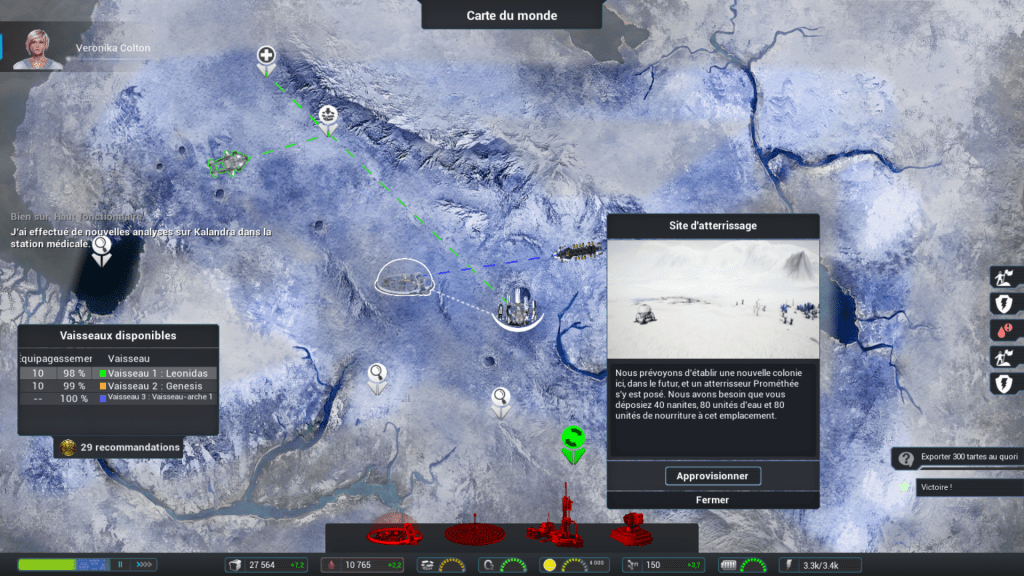Screen dimensions: 1024x576
Task: Open the Exporter 300 tartes objective
Action: pyautogui.click(x=955, y=458)
